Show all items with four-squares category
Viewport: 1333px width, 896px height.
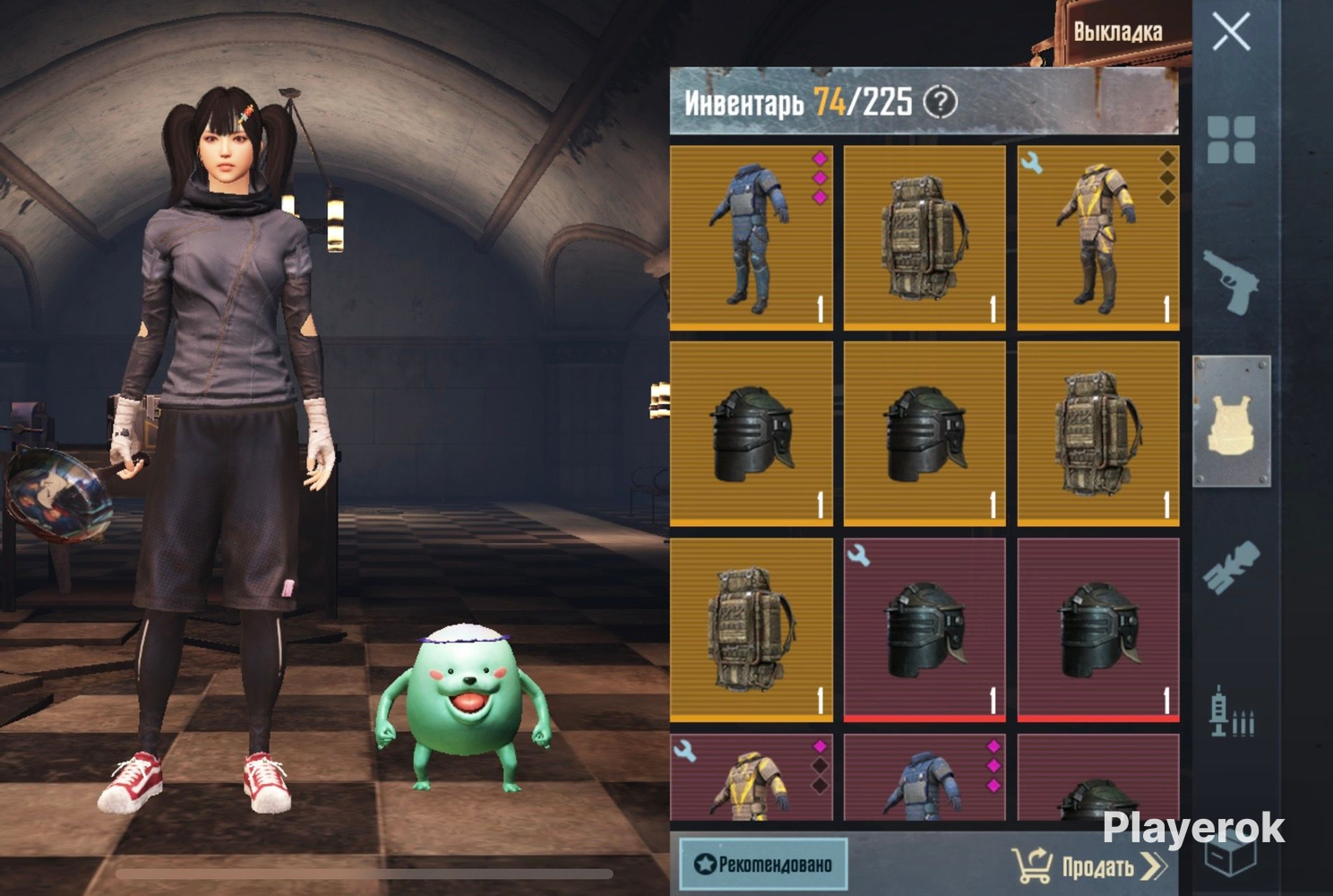pyautogui.click(x=1231, y=140)
